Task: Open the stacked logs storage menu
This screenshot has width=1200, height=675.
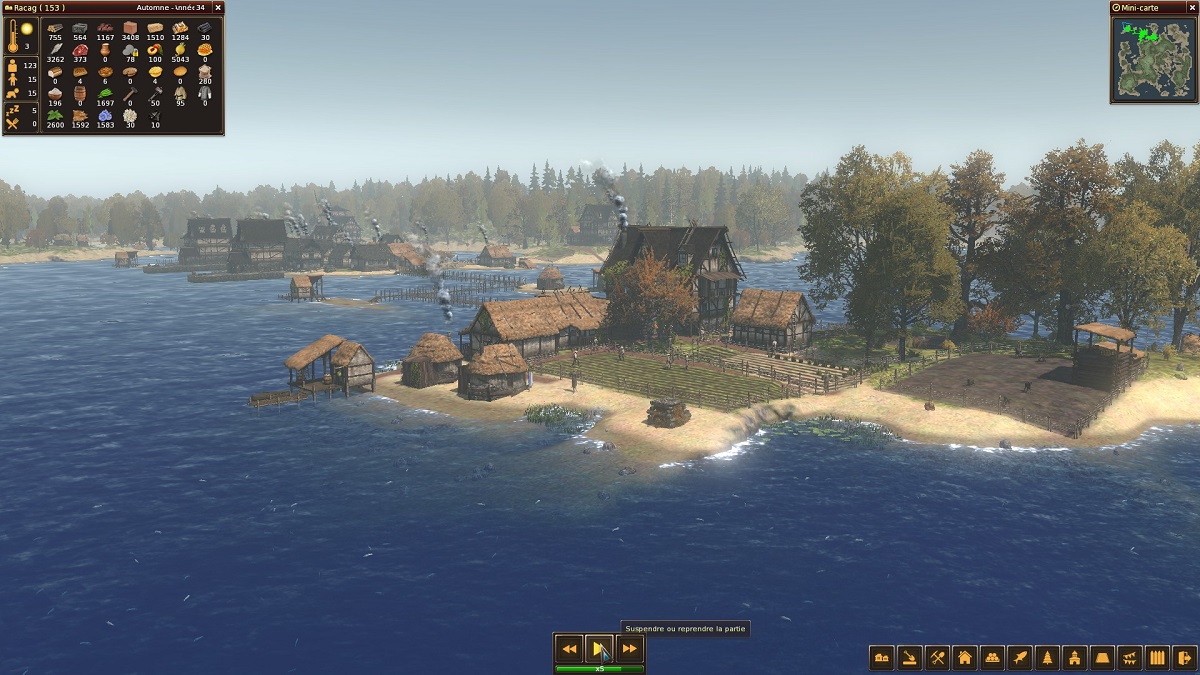Action: pos(992,658)
